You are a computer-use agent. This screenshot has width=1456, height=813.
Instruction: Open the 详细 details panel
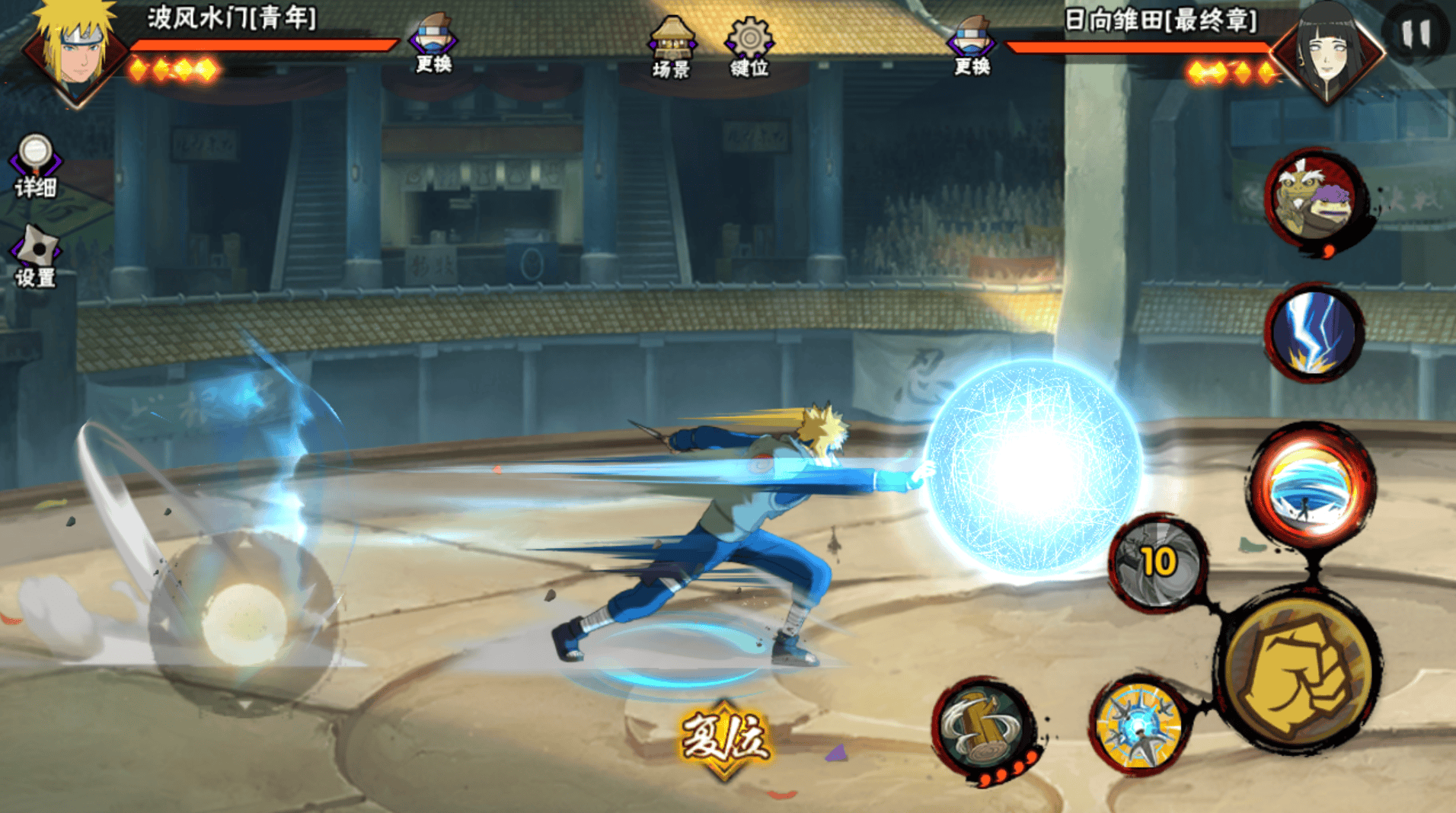35,165
